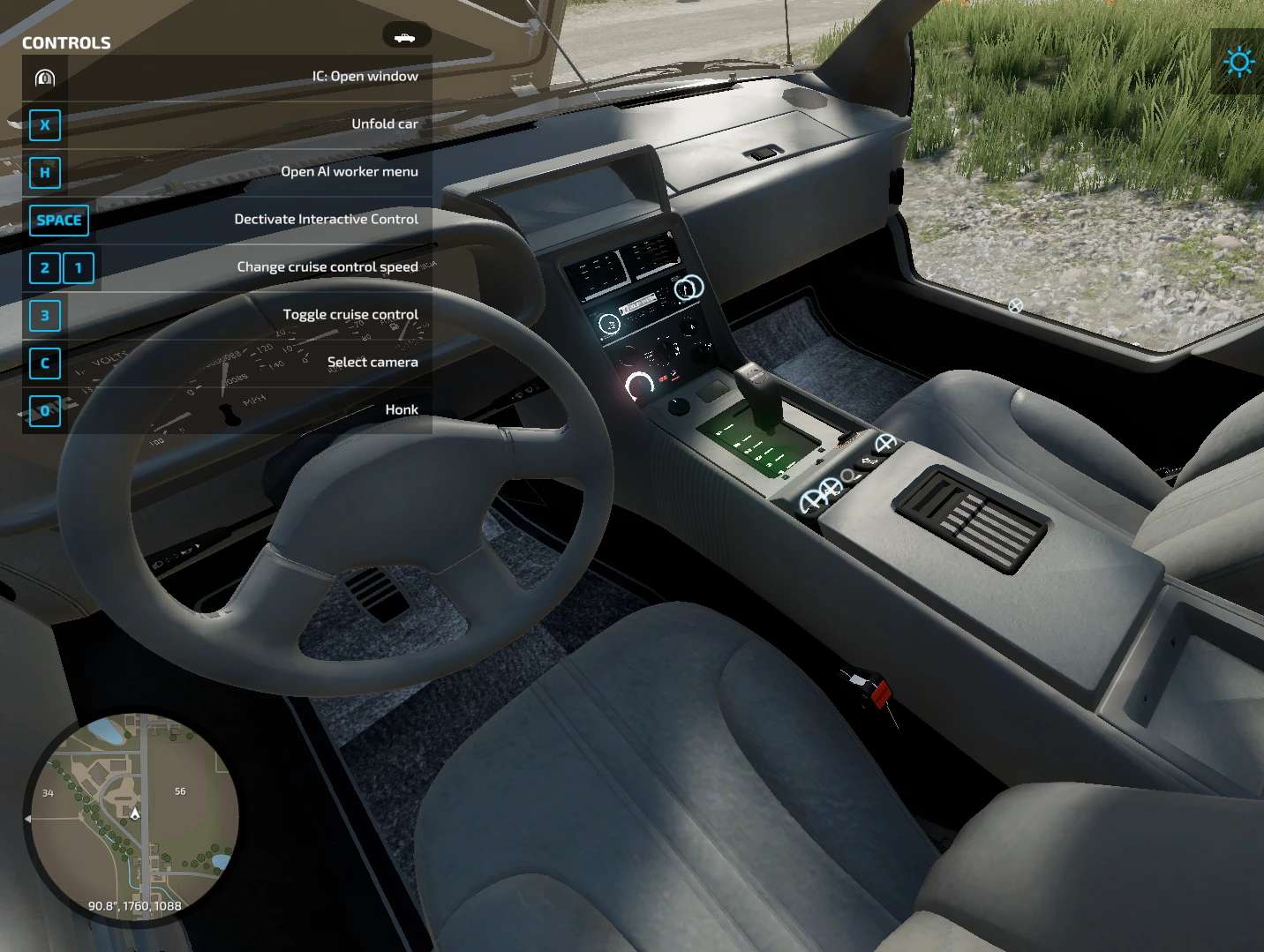
Task: Click the minimap in the bottom-left corner
Action: tap(132, 816)
